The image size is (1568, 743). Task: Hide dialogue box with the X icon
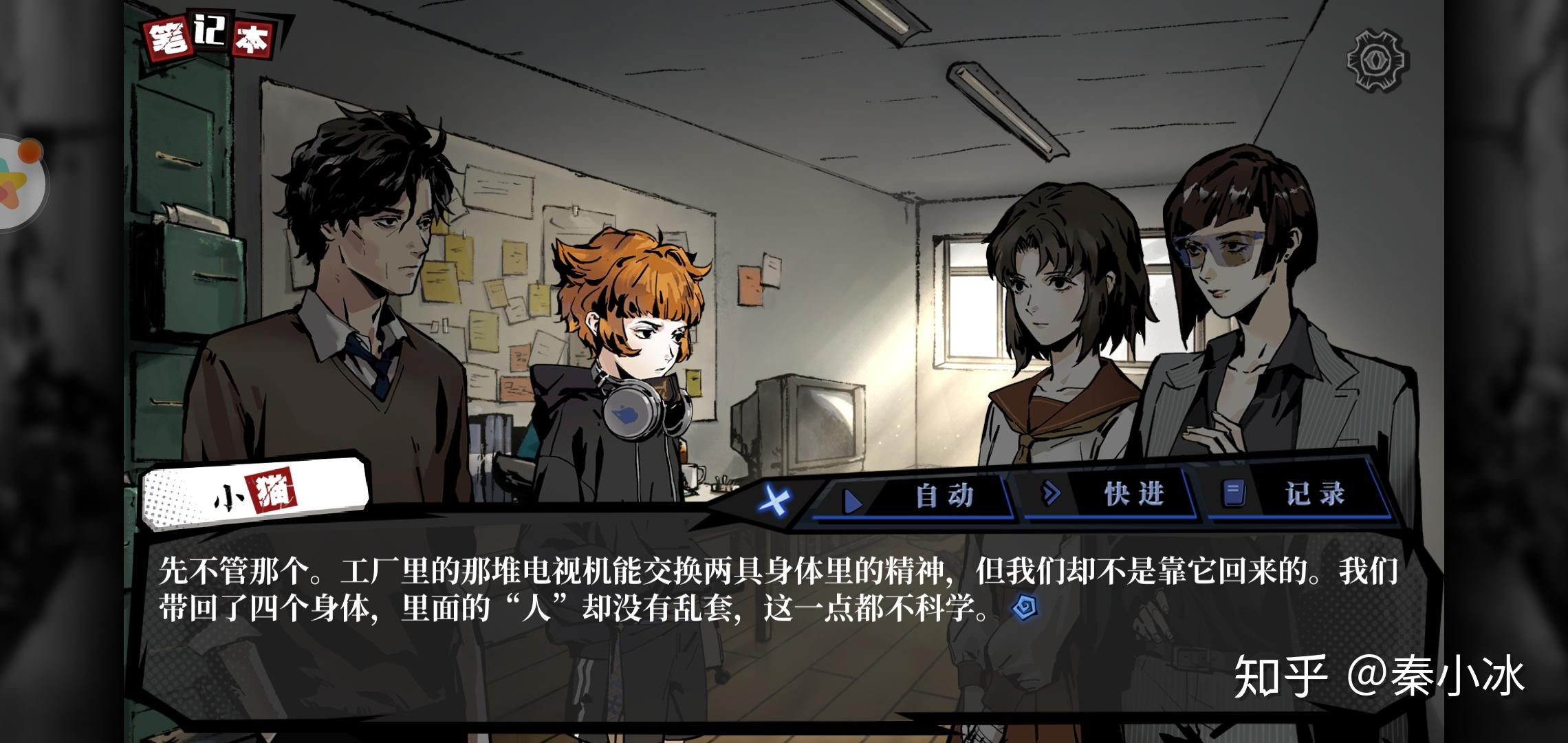[775, 498]
